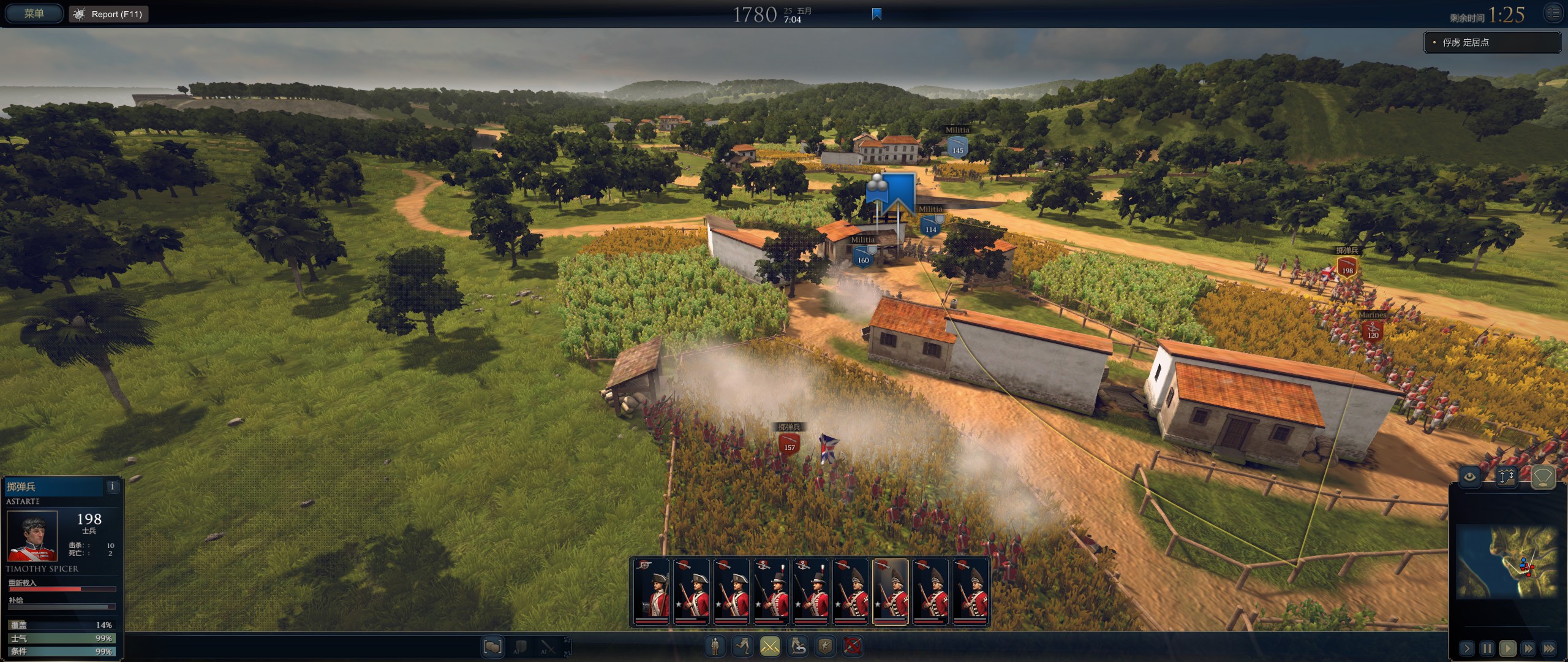This screenshot has width=1568, height=662.
Task: Toggle the firing arc fan button
Action: tap(1543, 476)
